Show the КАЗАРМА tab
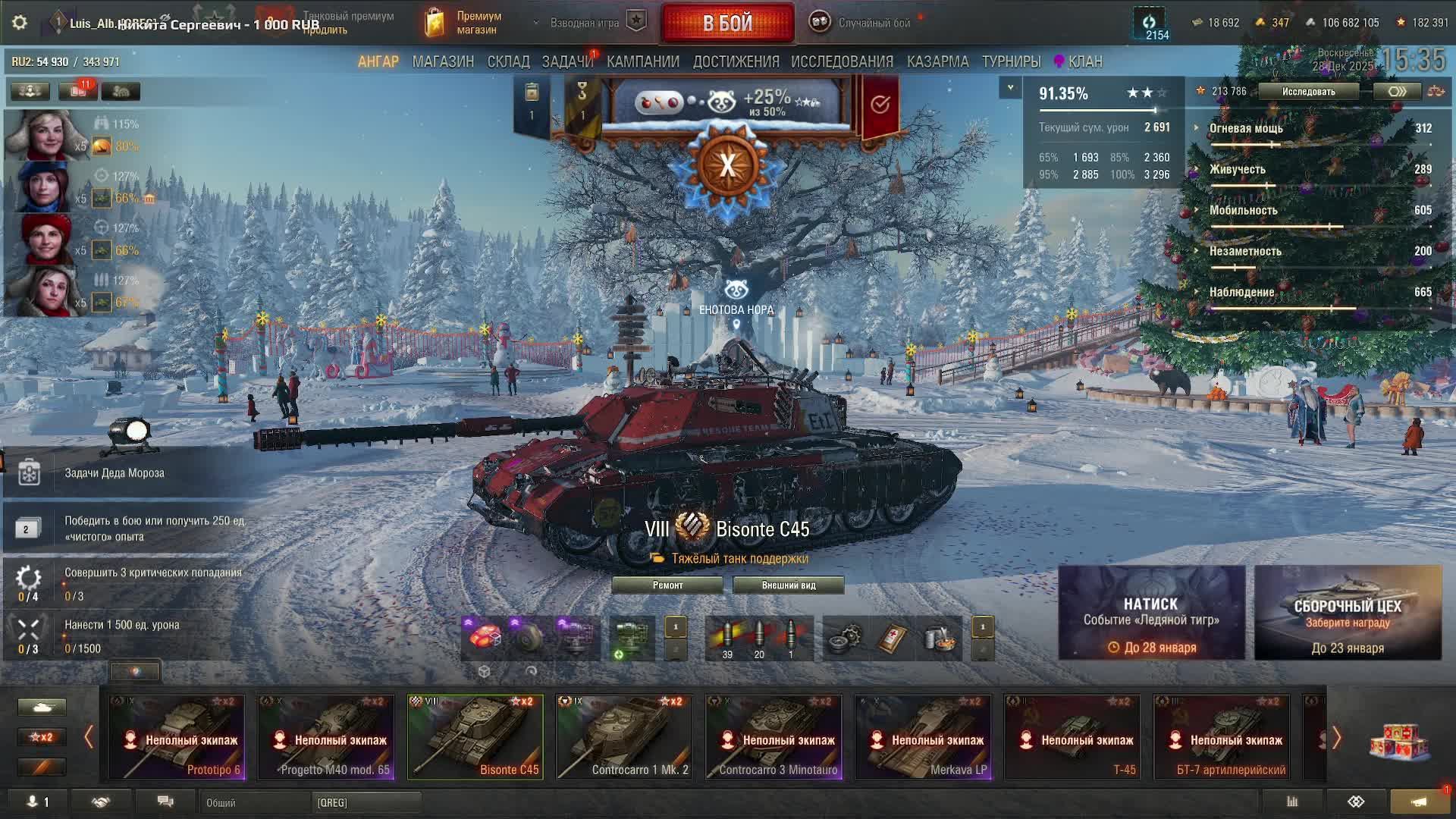This screenshot has width=1456, height=819. [937, 61]
